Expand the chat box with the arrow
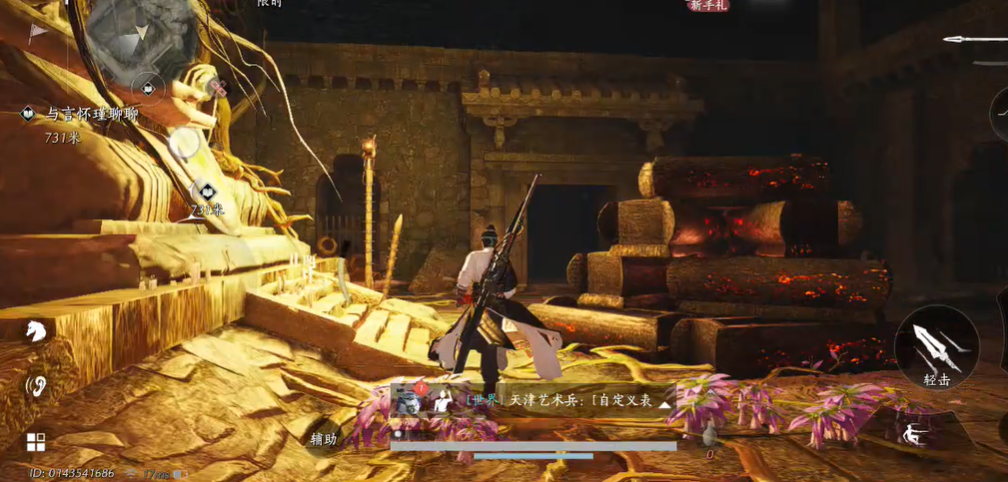This screenshot has height=482, width=1008. (664, 404)
